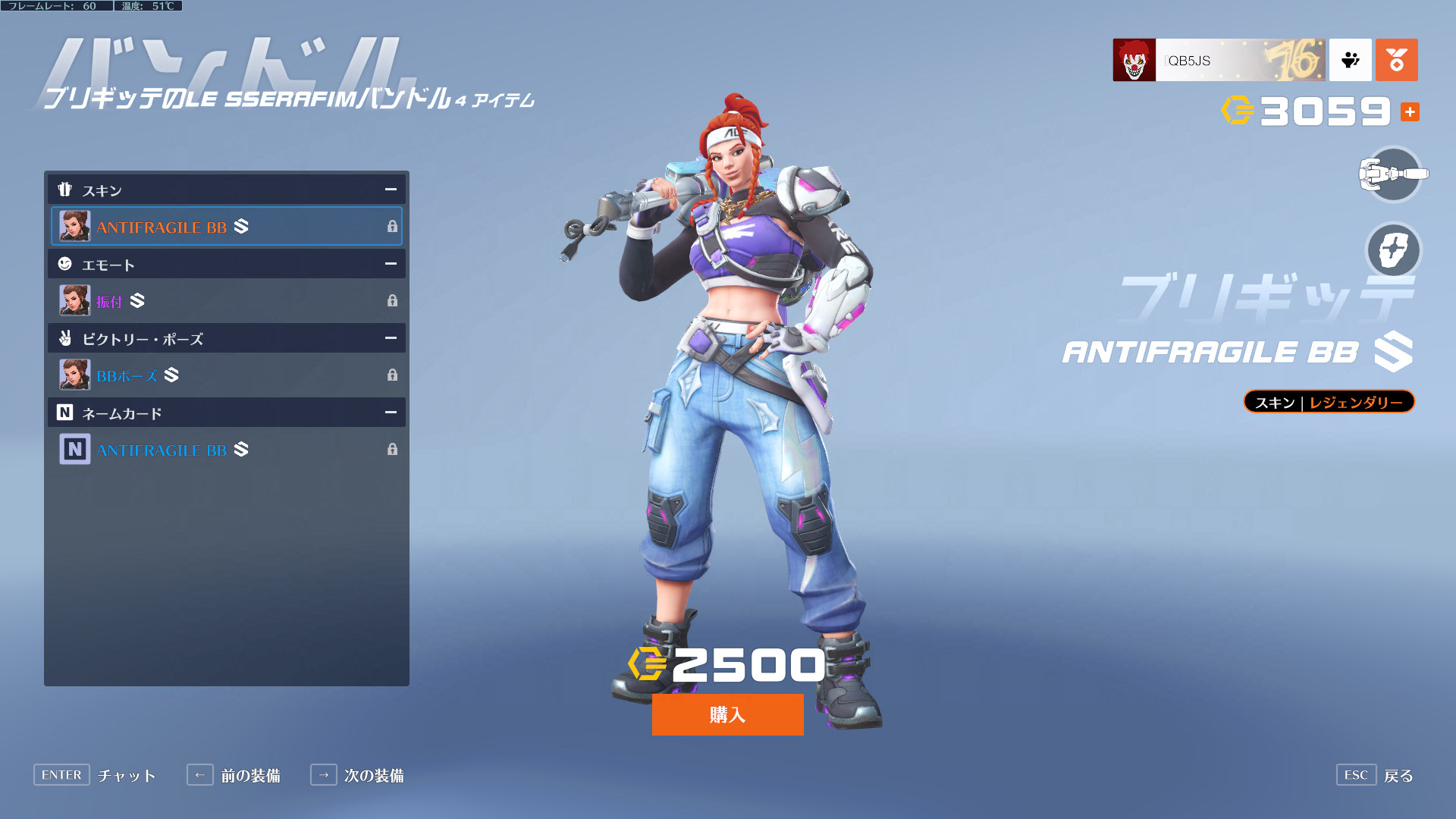
Task: Open the QB5JS player profile card
Action: tap(1218, 60)
